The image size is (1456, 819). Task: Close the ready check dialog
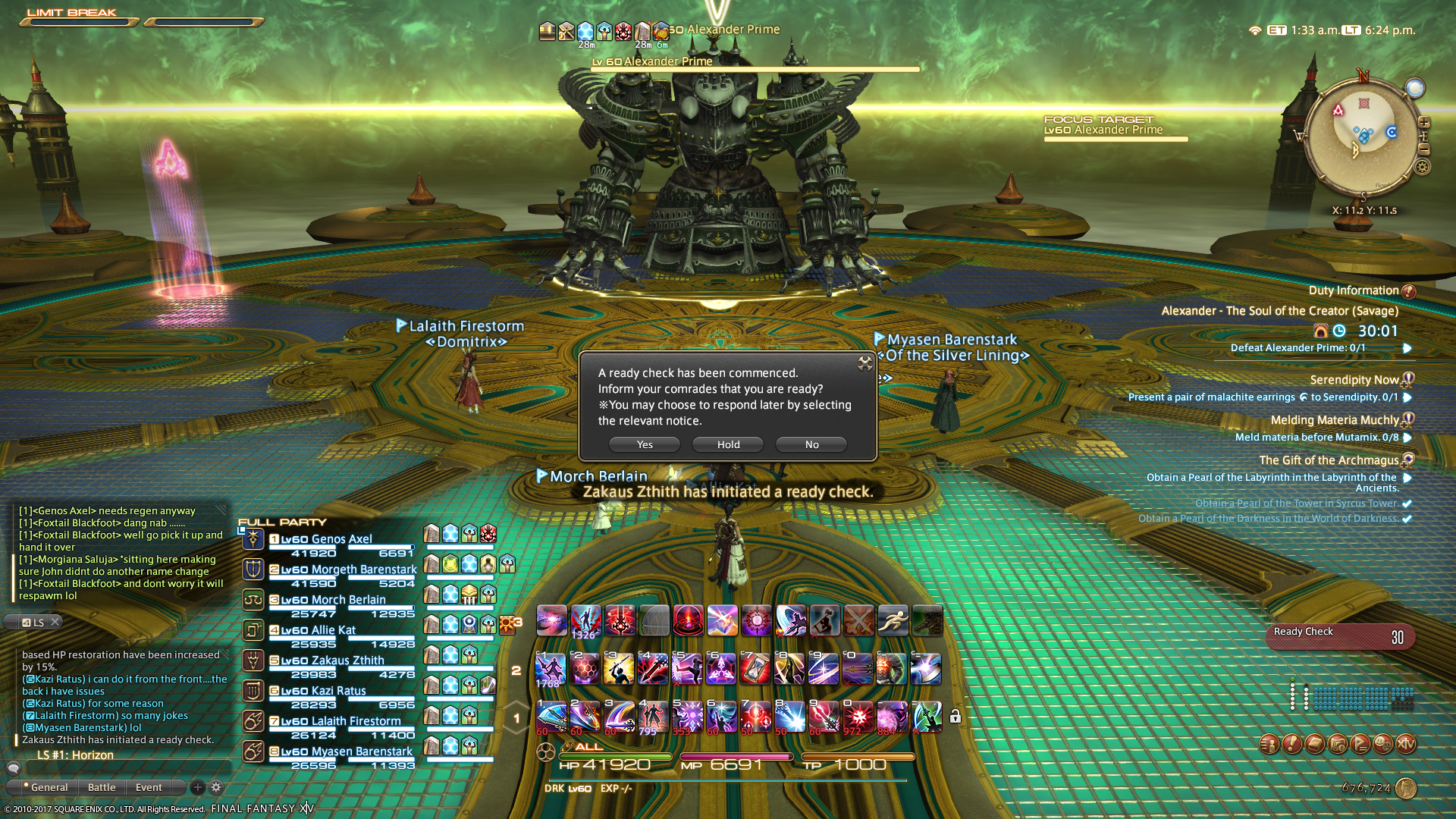(x=864, y=363)
